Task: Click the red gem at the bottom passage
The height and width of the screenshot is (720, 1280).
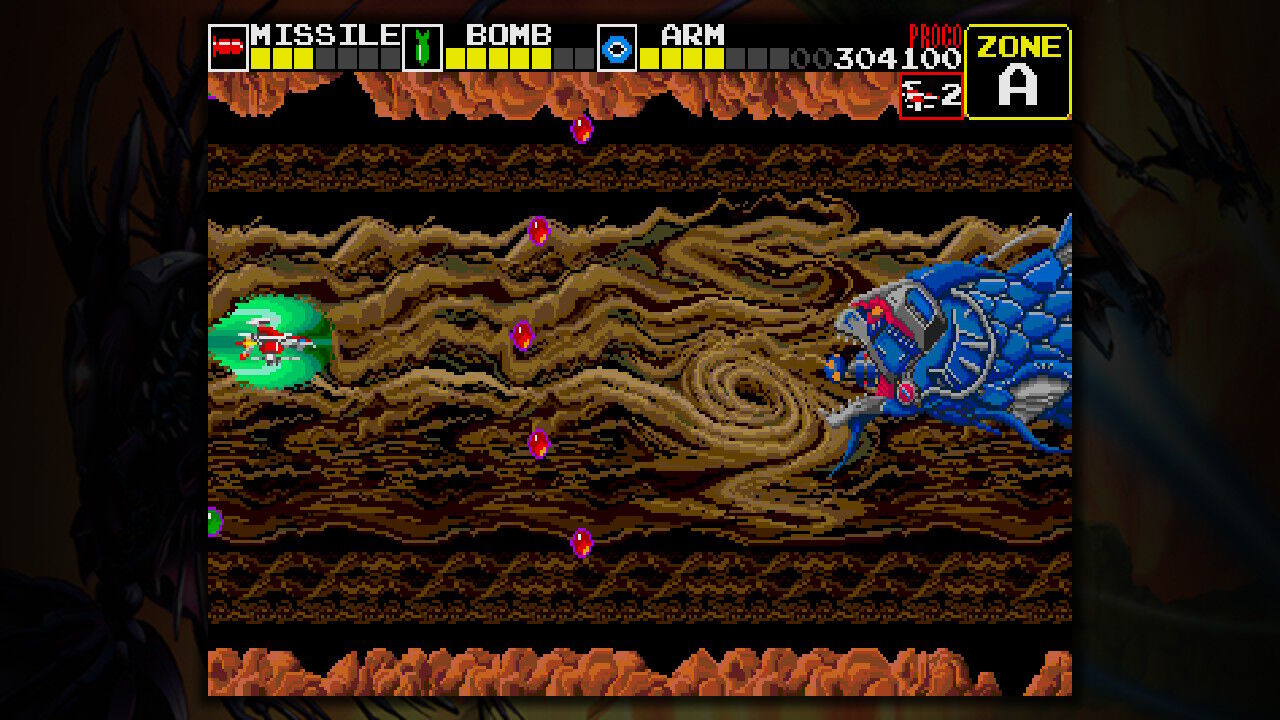Action: (580, 541)
